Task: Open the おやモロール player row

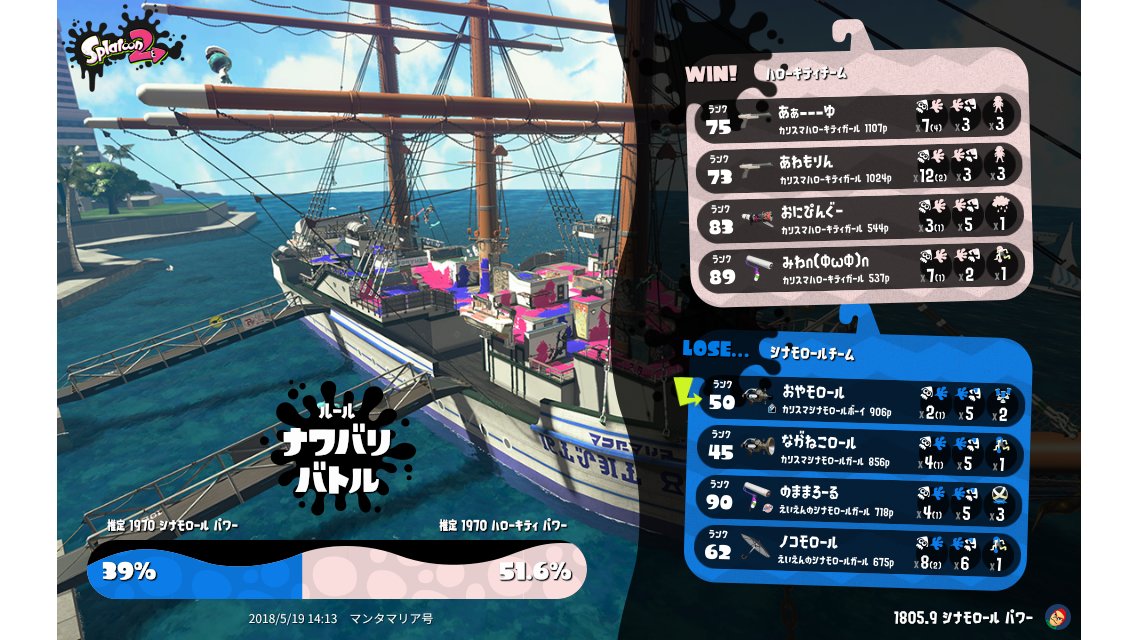Action: [x=860, y=400]
